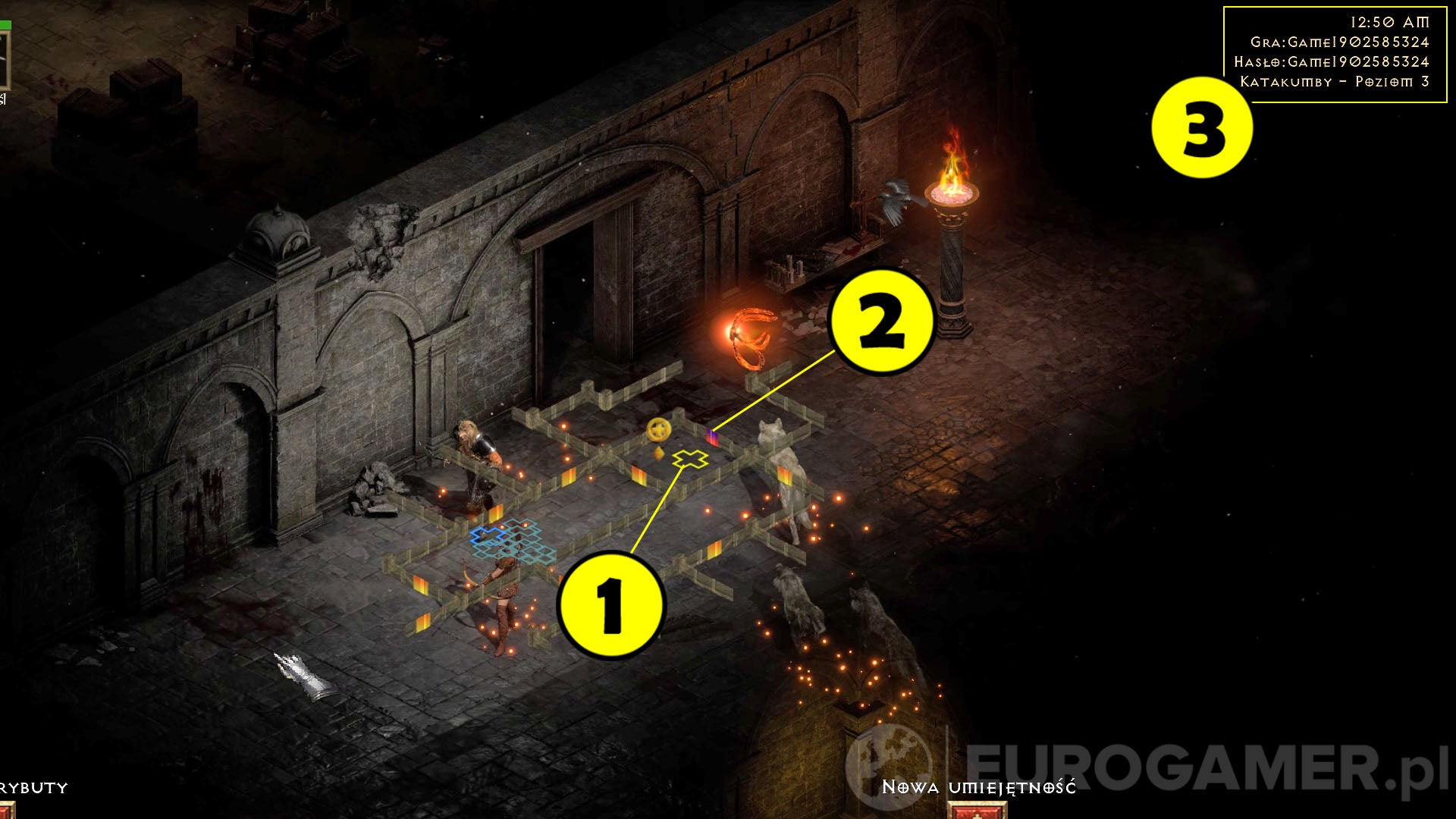Click the green health bar top left
Viewport: 1456px width, 819px height.
[6, 24]
